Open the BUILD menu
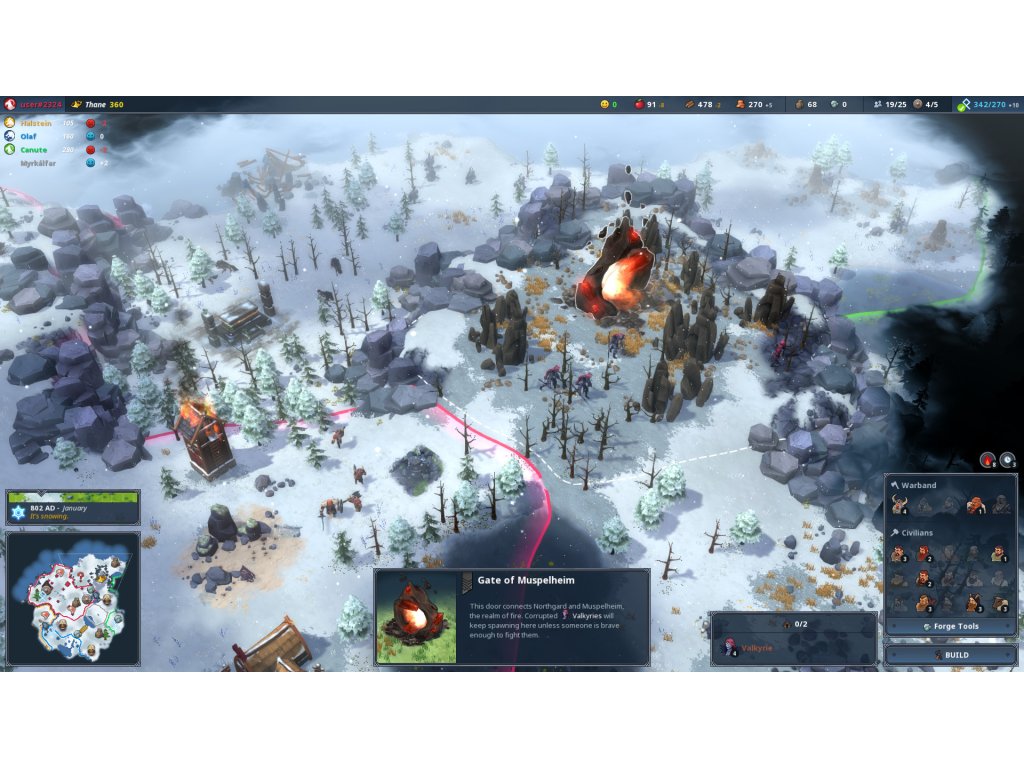The height and width of the screenshot is (768, 1024). pyautogui.click(x=949, y=655)
